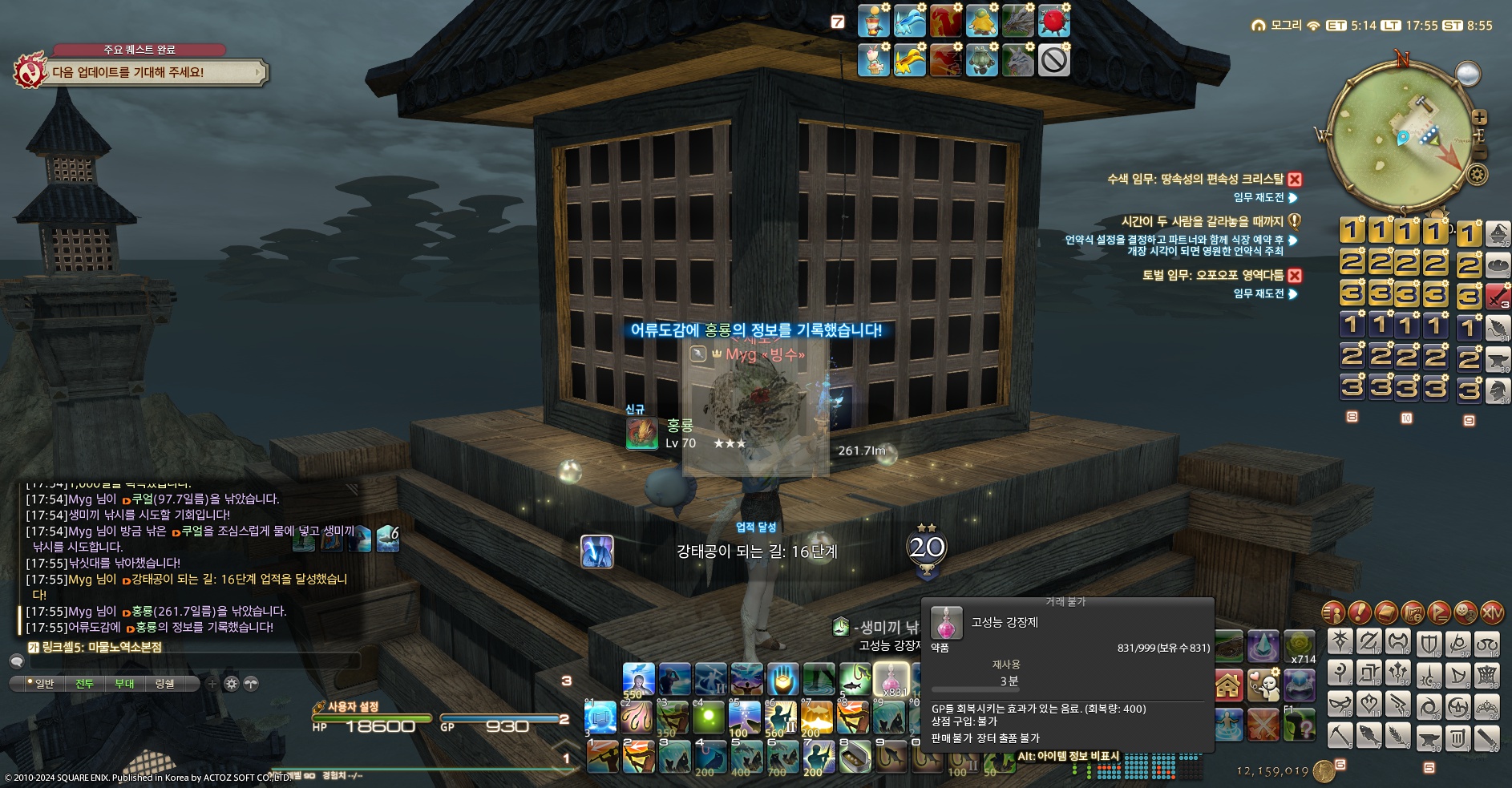Click the golden house icon

[1228, 685]
